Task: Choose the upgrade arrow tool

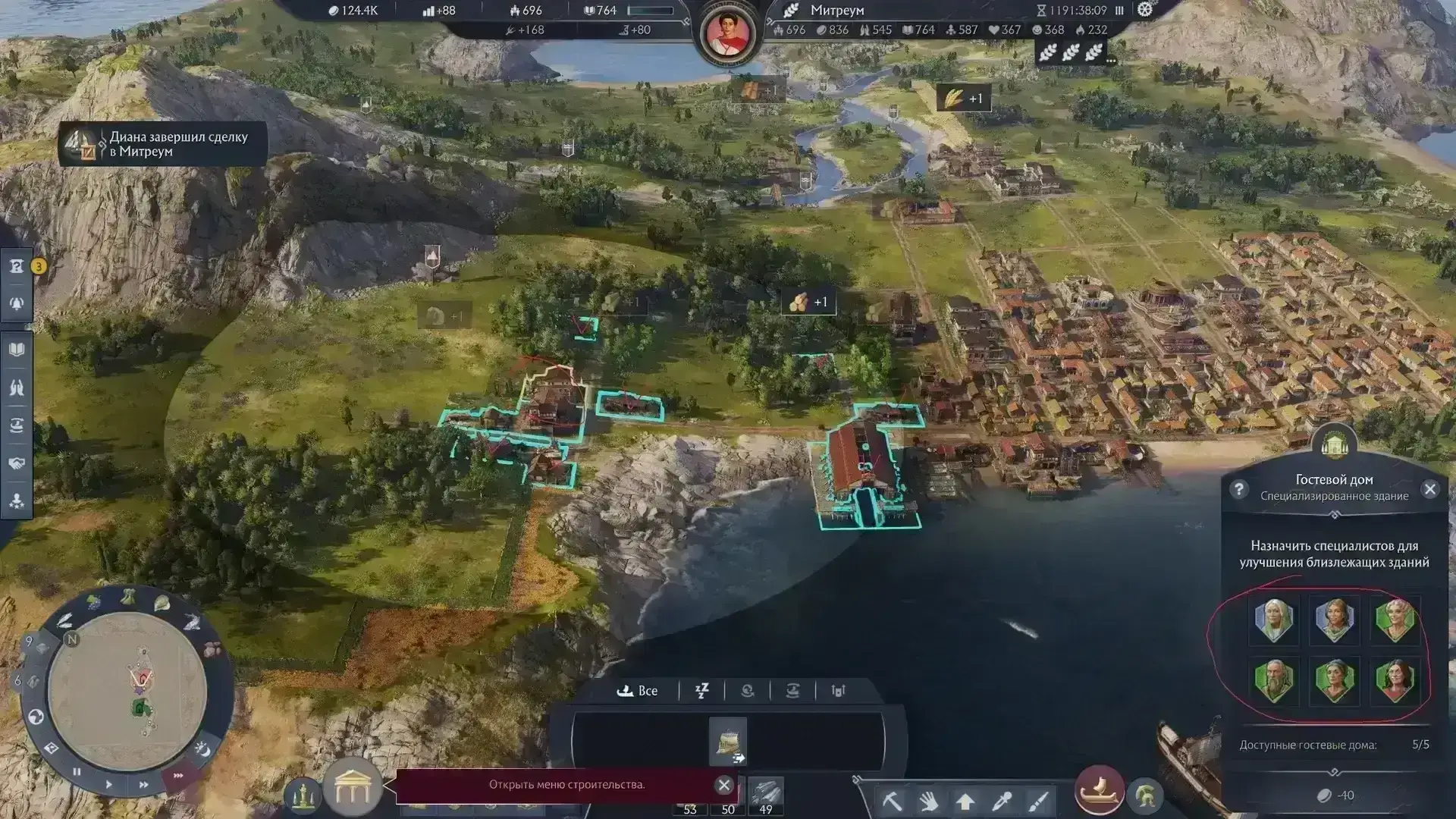Action: tap(965, 801)
